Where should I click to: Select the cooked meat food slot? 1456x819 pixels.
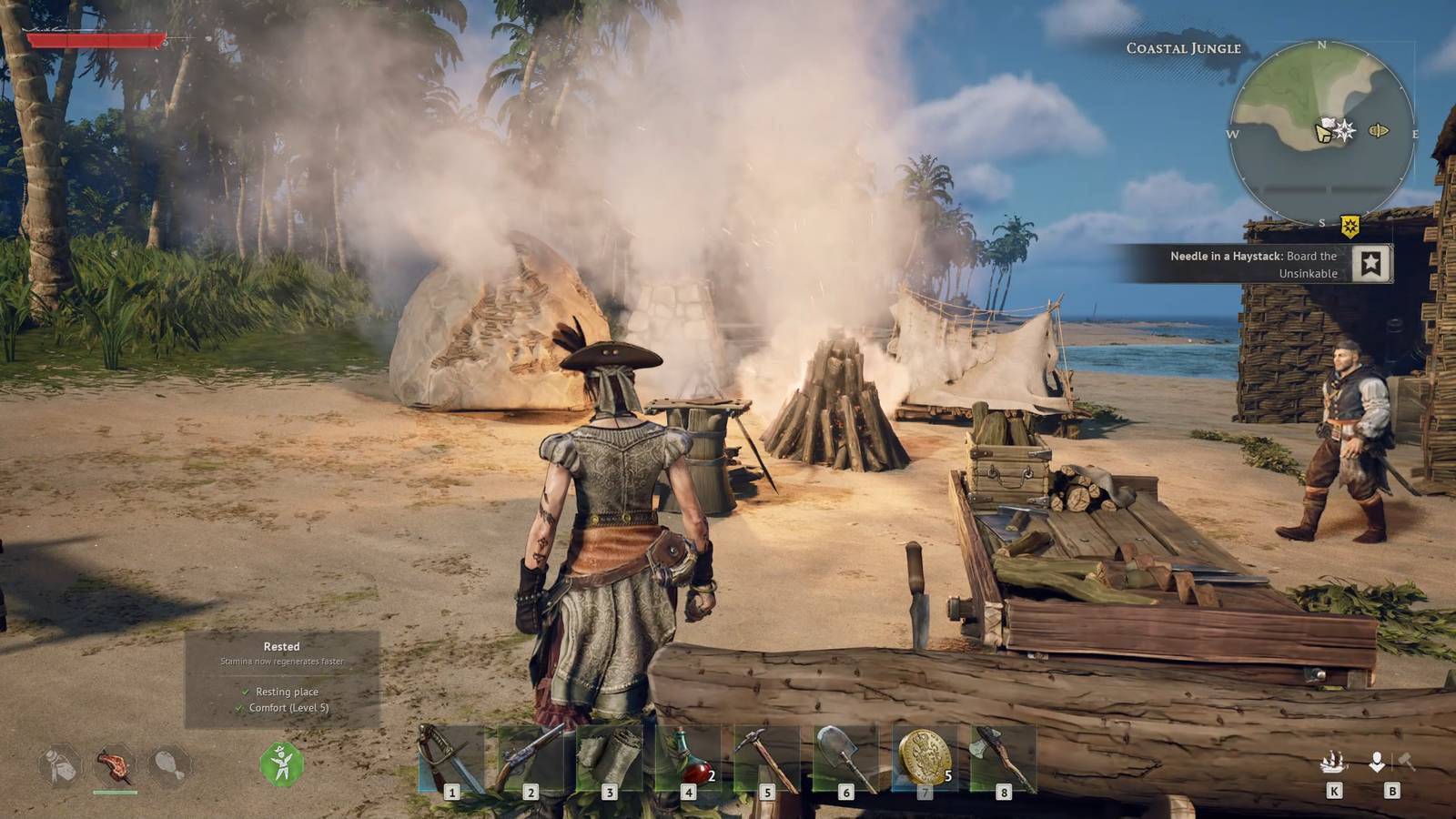(115, 765)
